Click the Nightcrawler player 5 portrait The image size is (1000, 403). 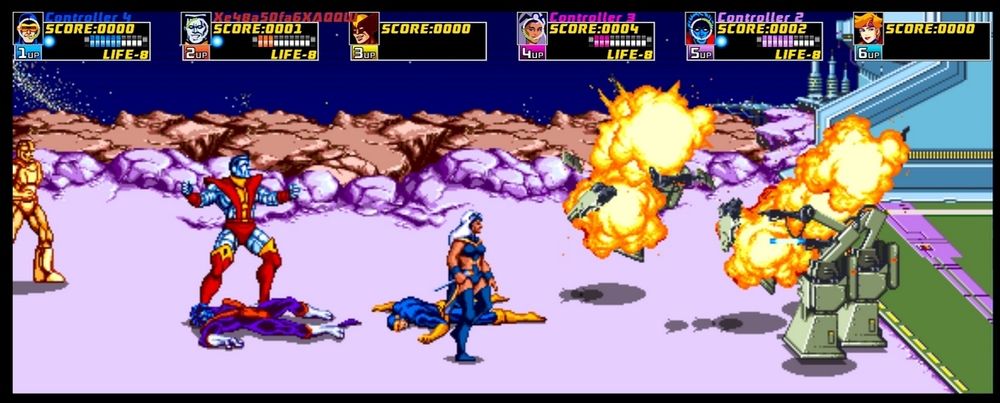(x=700, y=30)
